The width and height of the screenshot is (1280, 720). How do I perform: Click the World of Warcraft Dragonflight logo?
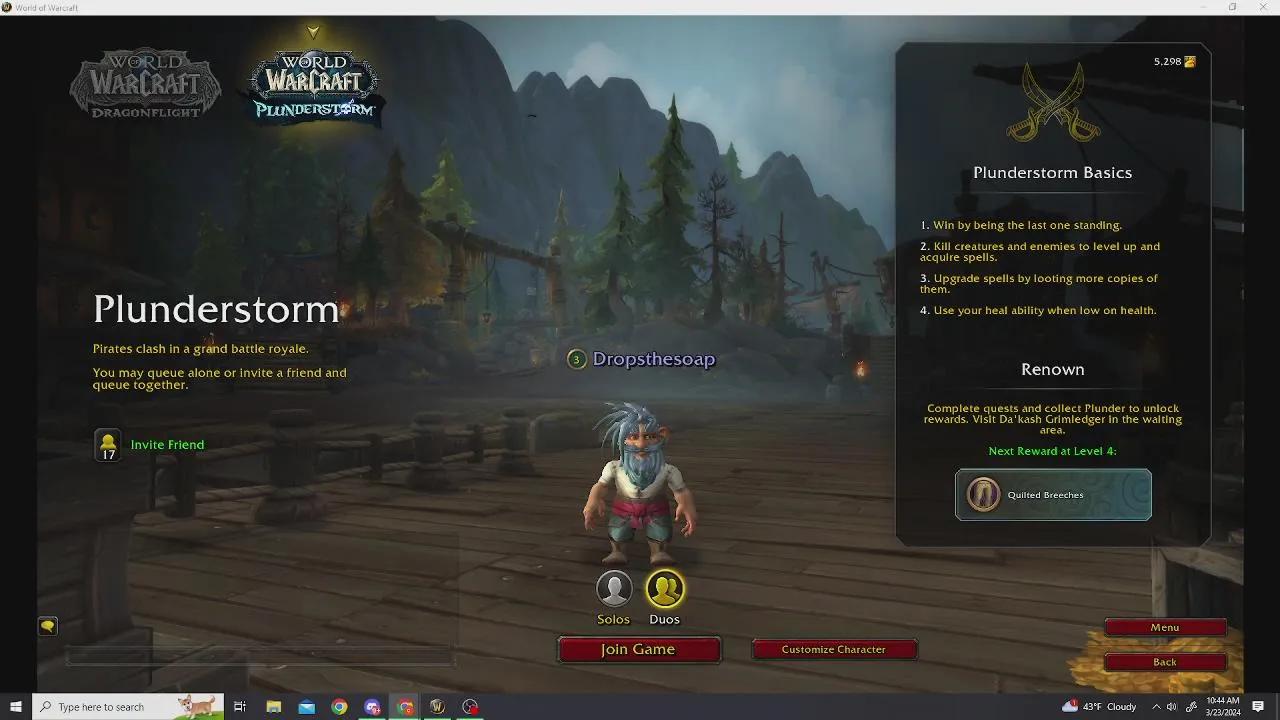145,85
